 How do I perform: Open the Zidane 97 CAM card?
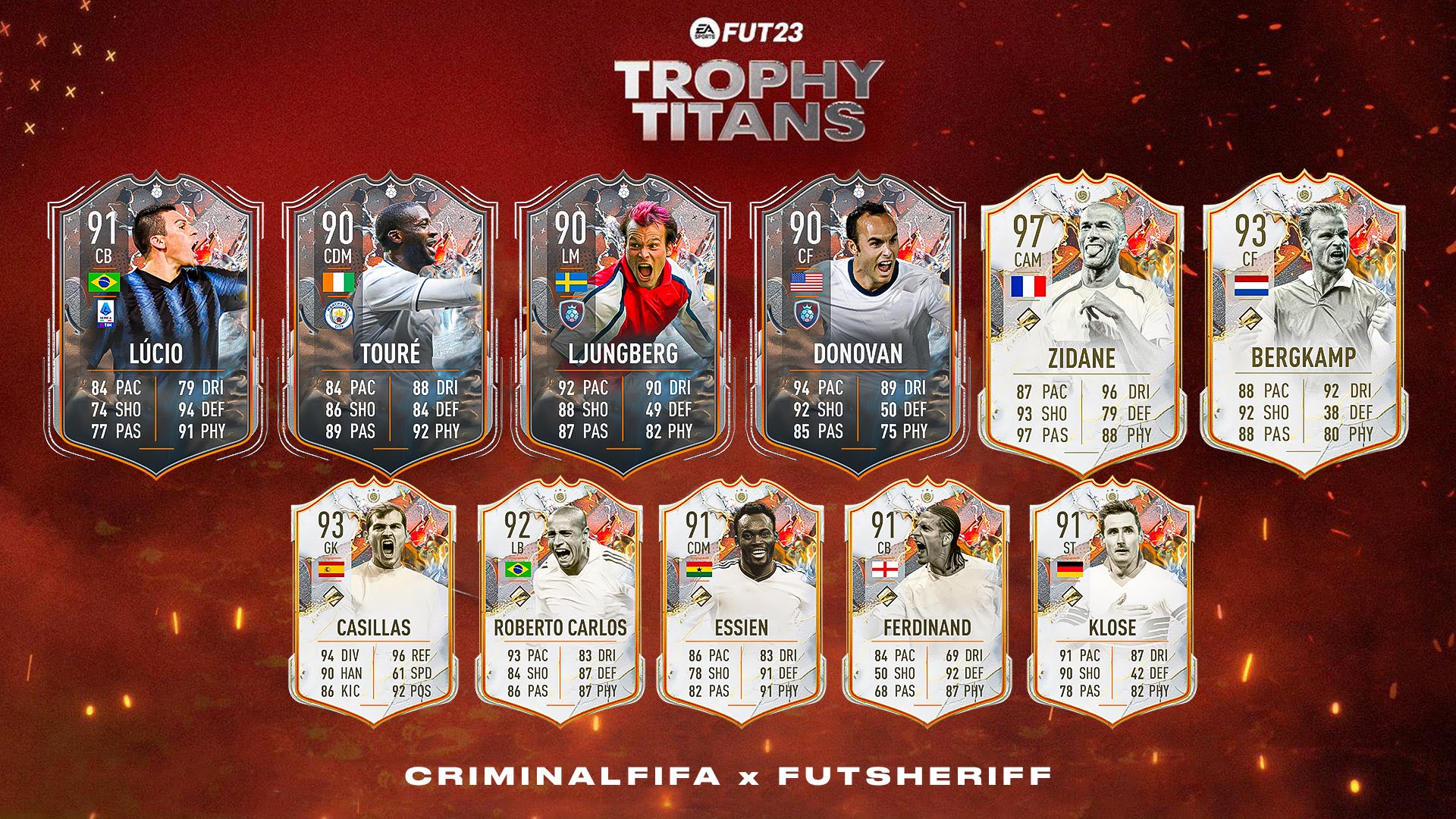point(1082,326)
